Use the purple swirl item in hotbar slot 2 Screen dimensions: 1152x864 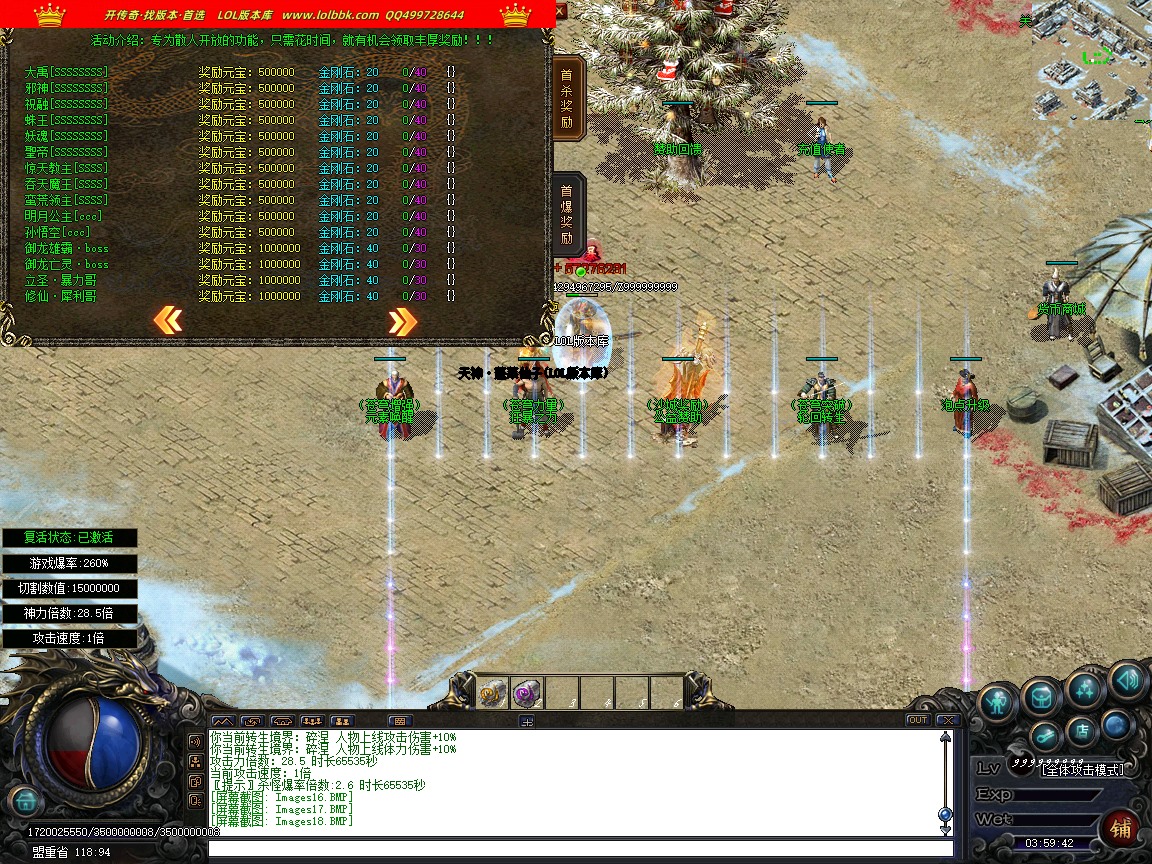pyautogui.click(x=527, y=693)
